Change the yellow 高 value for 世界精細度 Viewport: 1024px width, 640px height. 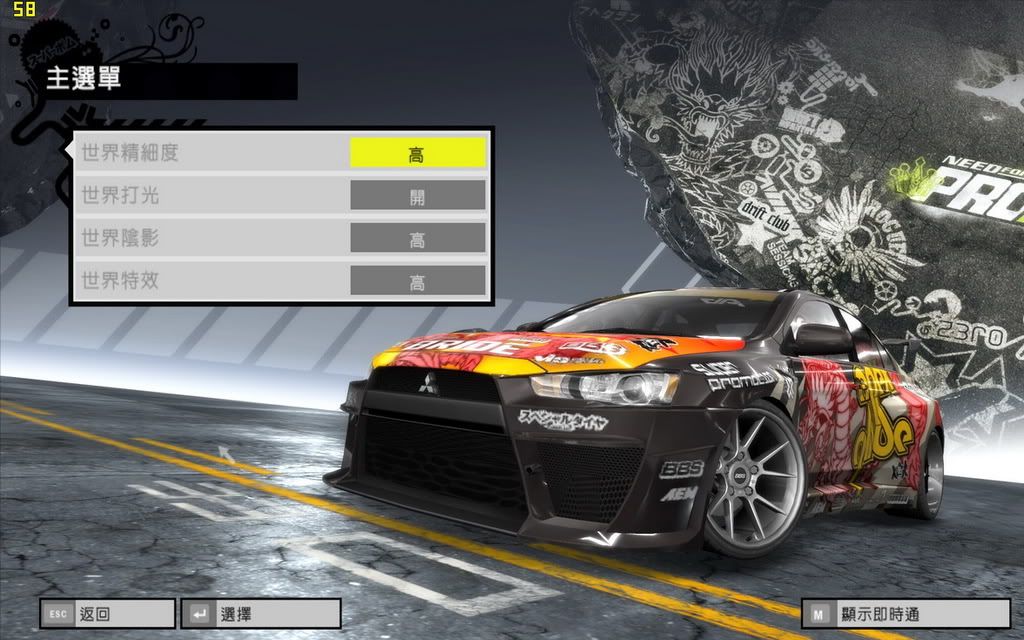pyautogui.click(x=417, y=153)
